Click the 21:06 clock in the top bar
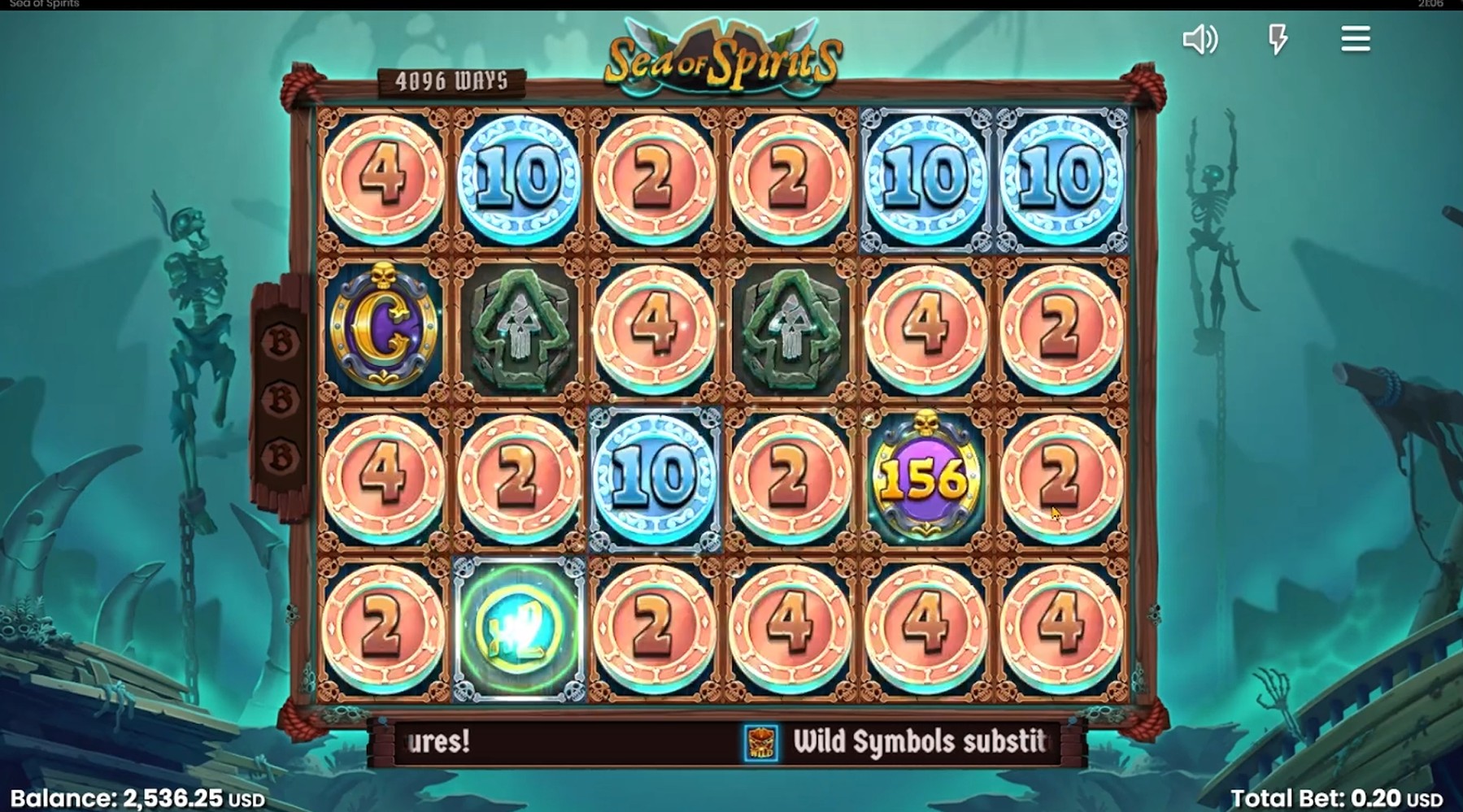Viewport: 1463px width, 812px height. (x=1432, y=4)
